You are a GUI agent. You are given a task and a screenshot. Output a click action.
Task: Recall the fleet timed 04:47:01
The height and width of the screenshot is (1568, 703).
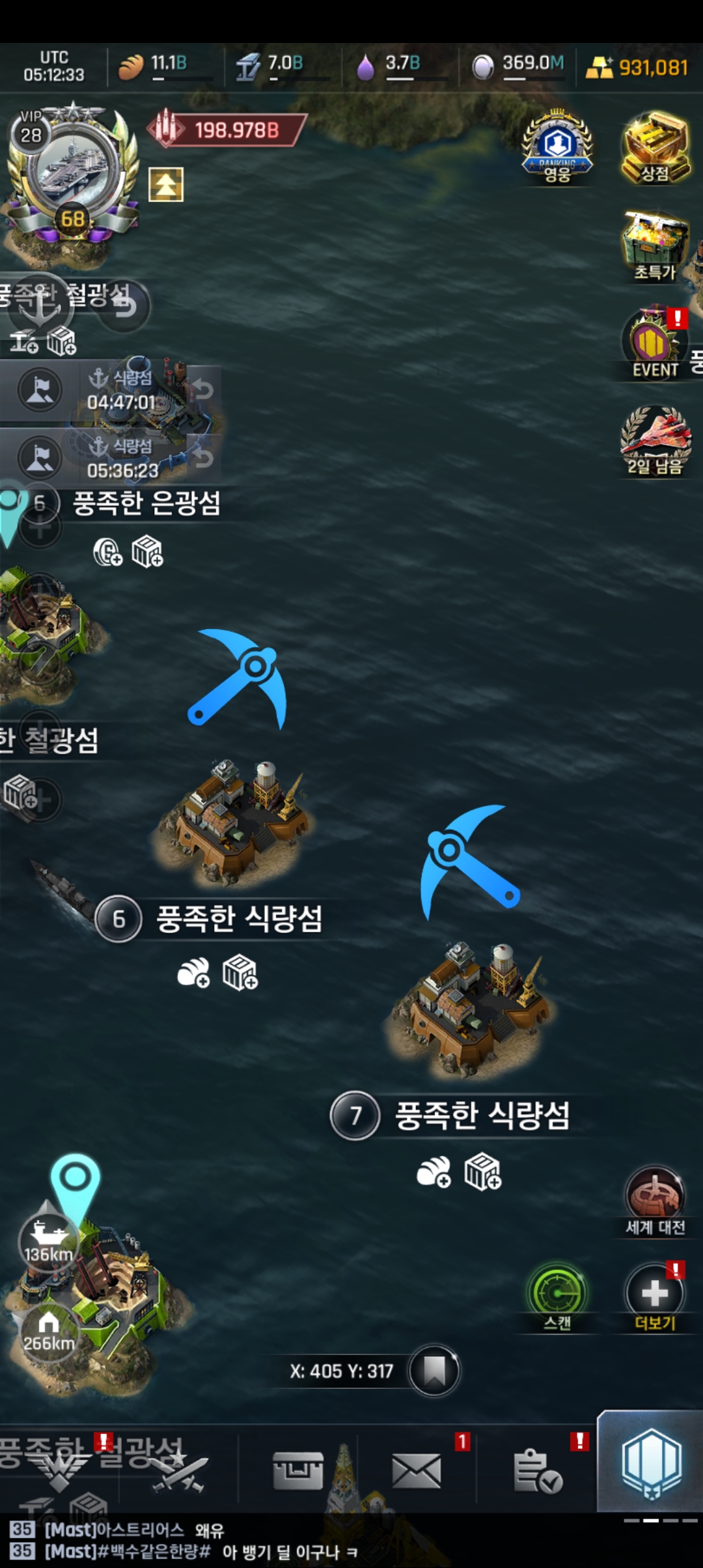pos(202,390)
